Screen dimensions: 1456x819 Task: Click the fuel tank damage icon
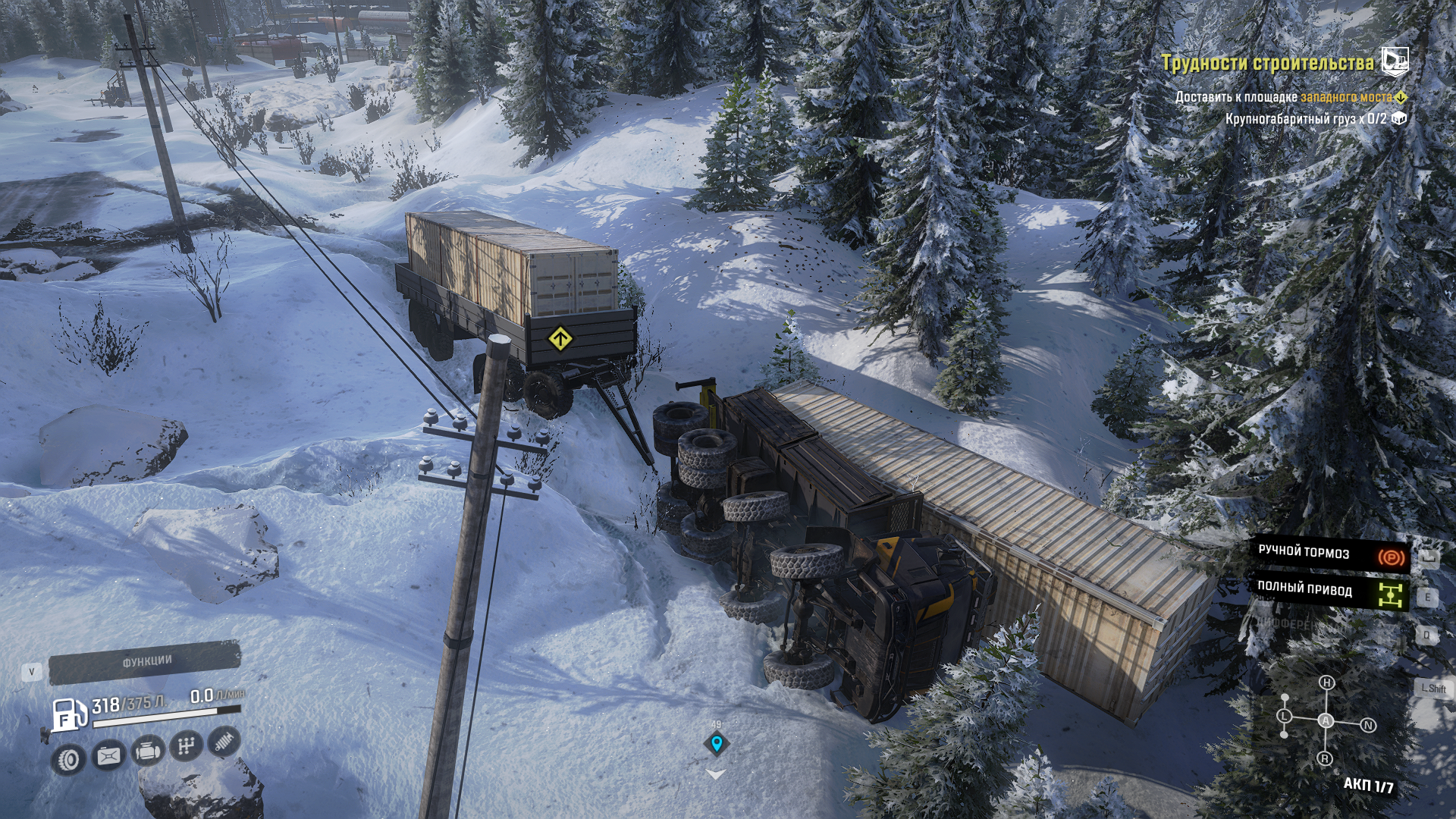(108, 755)
